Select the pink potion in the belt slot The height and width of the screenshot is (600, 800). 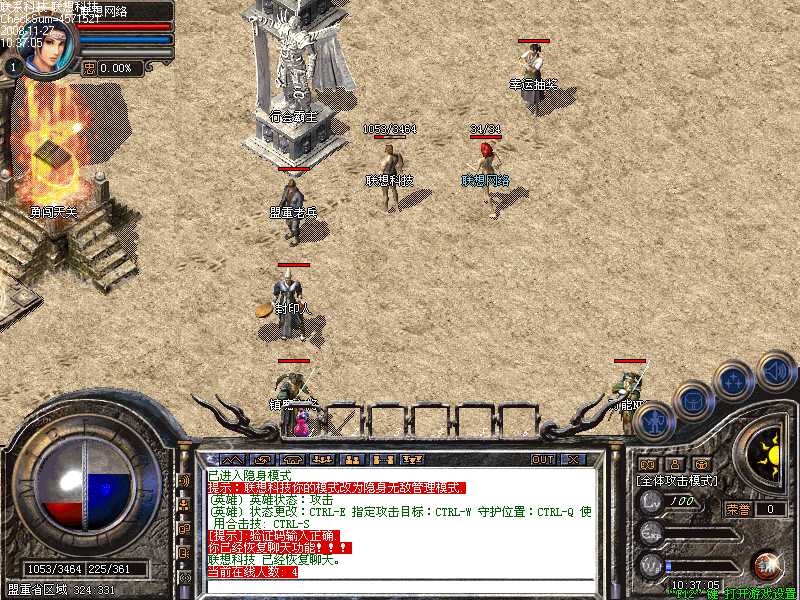[301, 425]
